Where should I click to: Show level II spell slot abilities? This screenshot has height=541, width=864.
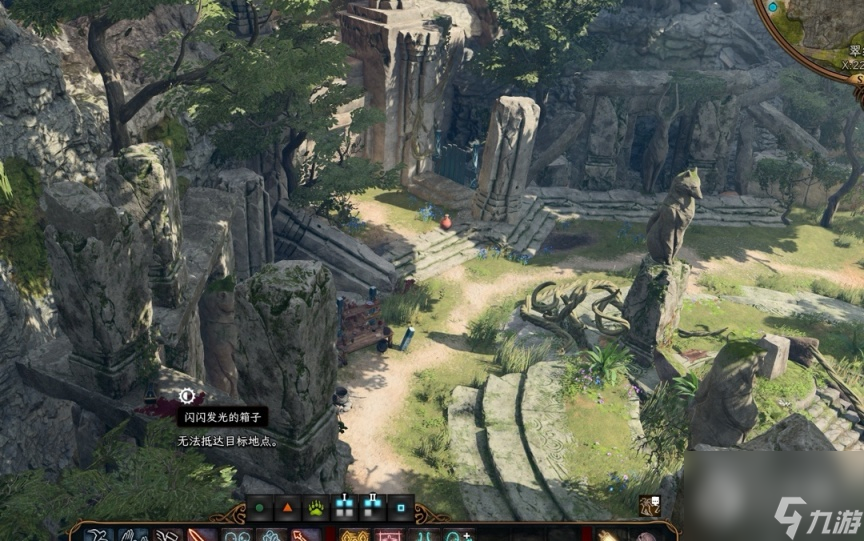pos(372,507)
